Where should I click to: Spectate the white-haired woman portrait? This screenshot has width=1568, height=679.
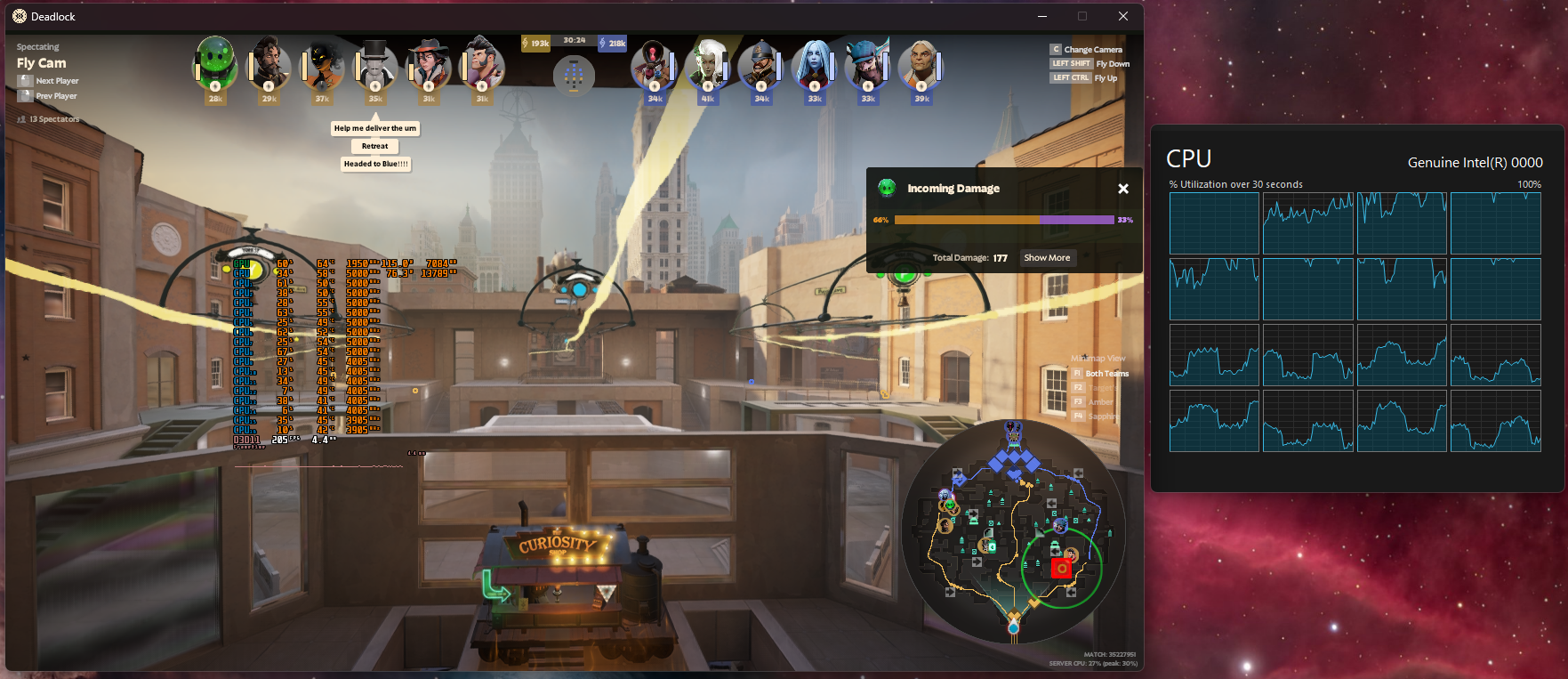tap(708, 64)
